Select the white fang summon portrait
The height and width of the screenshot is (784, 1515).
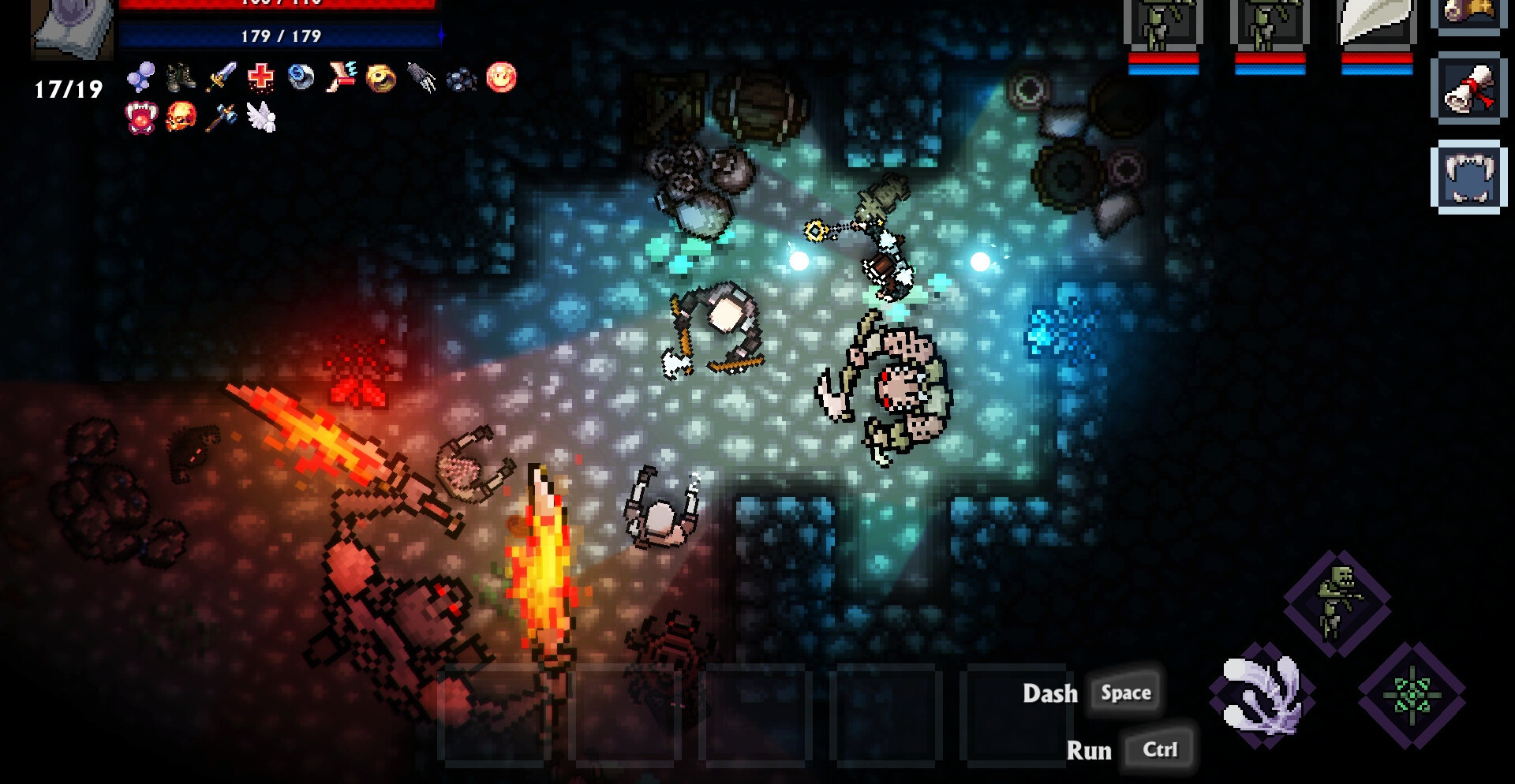1376,25
